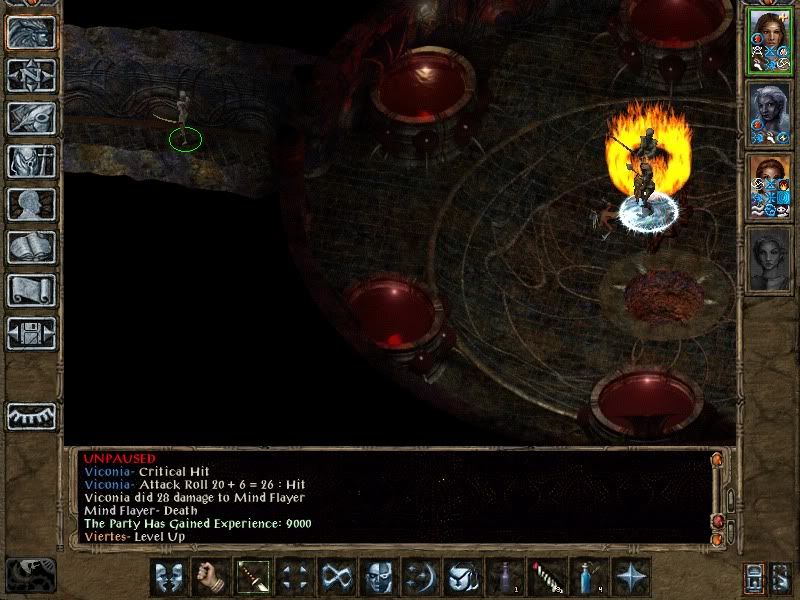Open the priest scroll spell page

[x=31, y=290]
